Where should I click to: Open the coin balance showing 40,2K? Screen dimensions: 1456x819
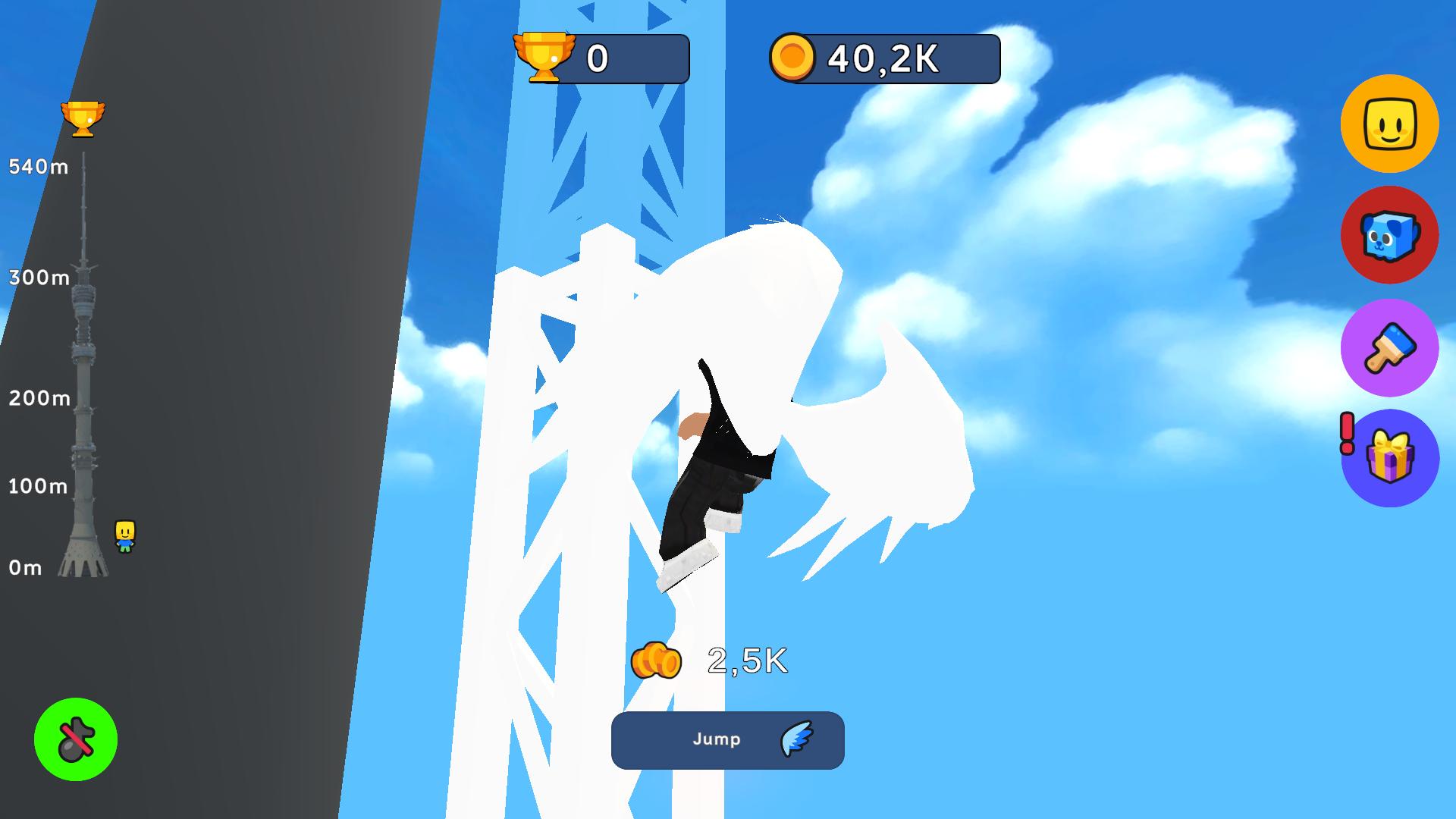click(883, 55)
